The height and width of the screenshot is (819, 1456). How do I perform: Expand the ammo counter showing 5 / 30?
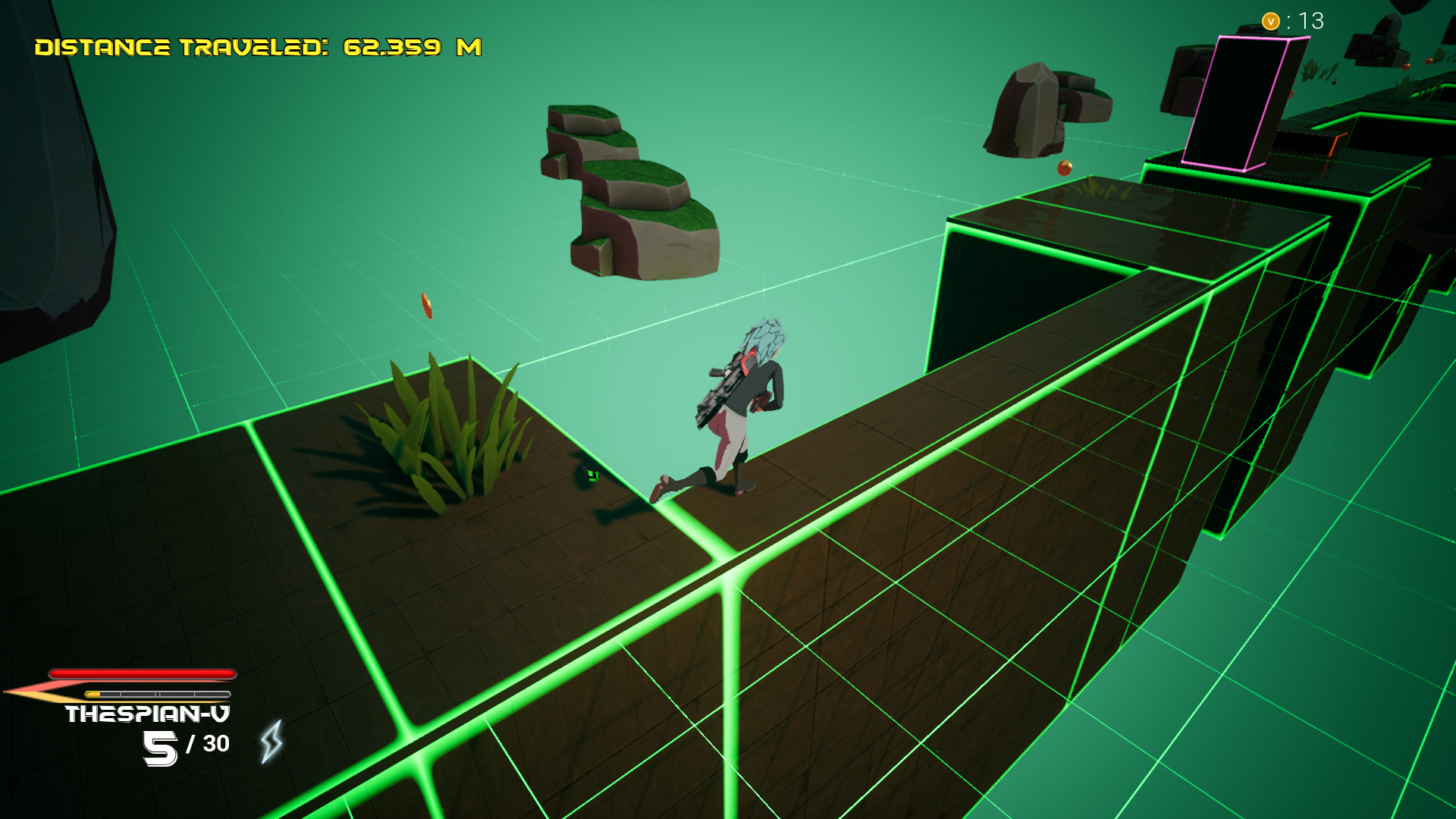184,745
